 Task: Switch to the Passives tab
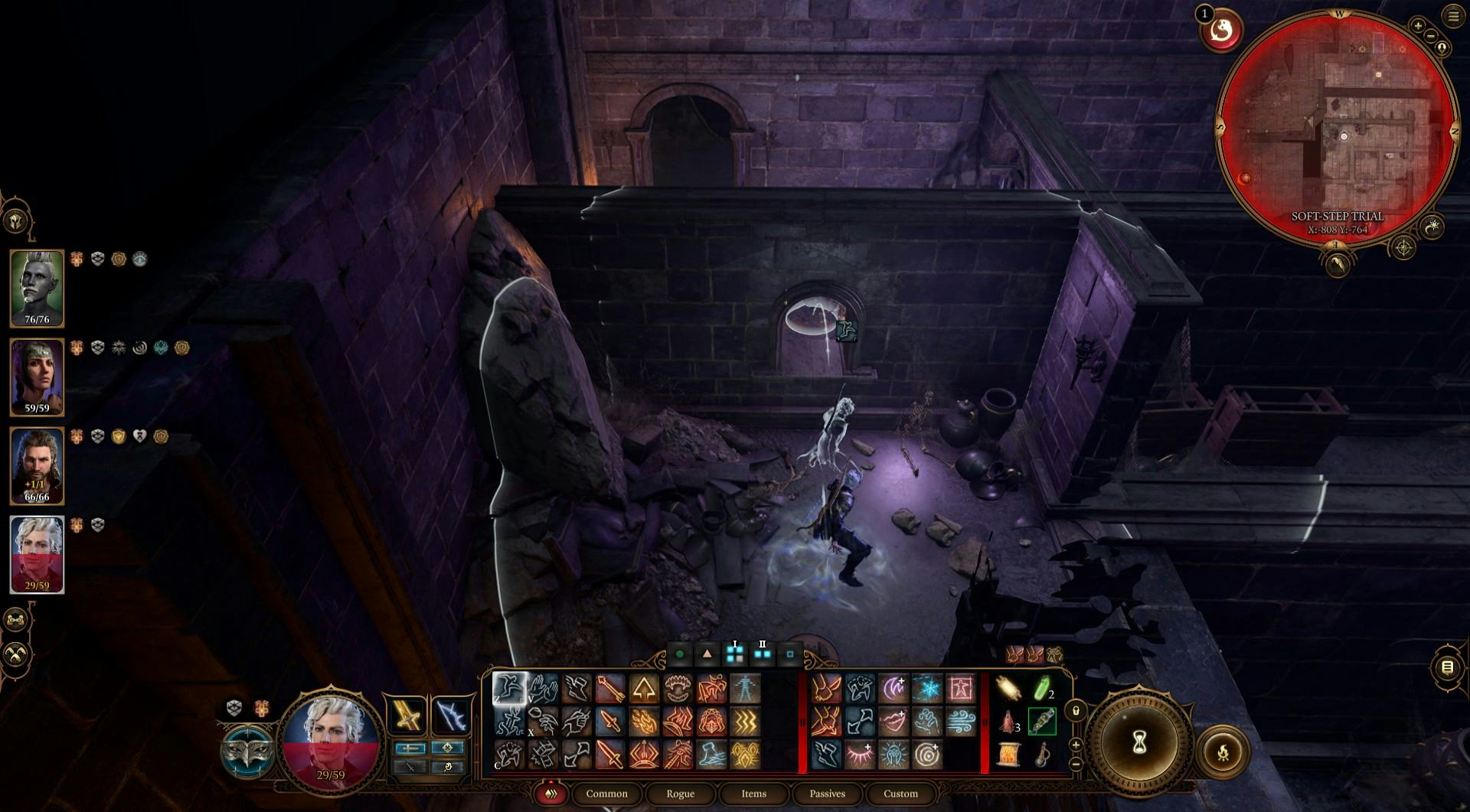pyautogui.click(x=826, y=794)
